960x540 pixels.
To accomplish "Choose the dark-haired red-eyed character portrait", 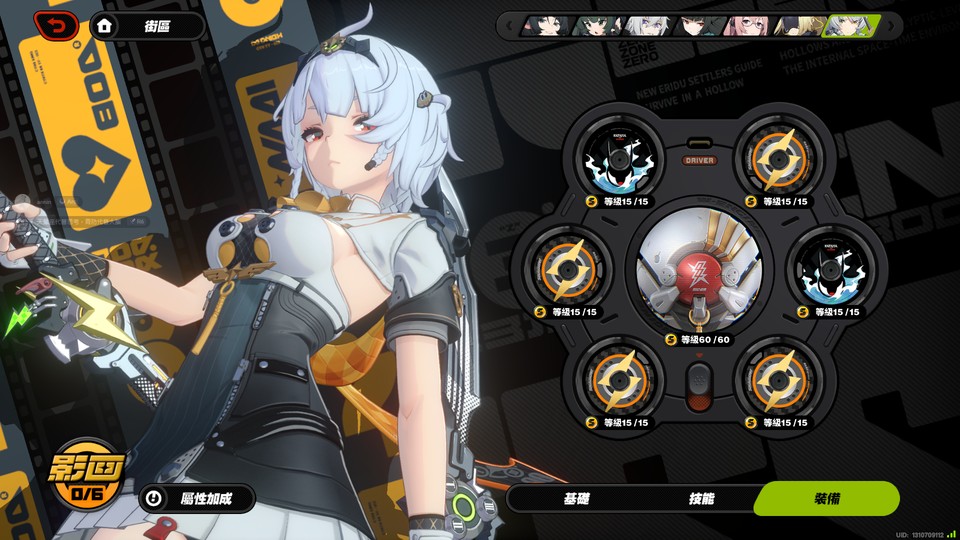I will (696, 26).
